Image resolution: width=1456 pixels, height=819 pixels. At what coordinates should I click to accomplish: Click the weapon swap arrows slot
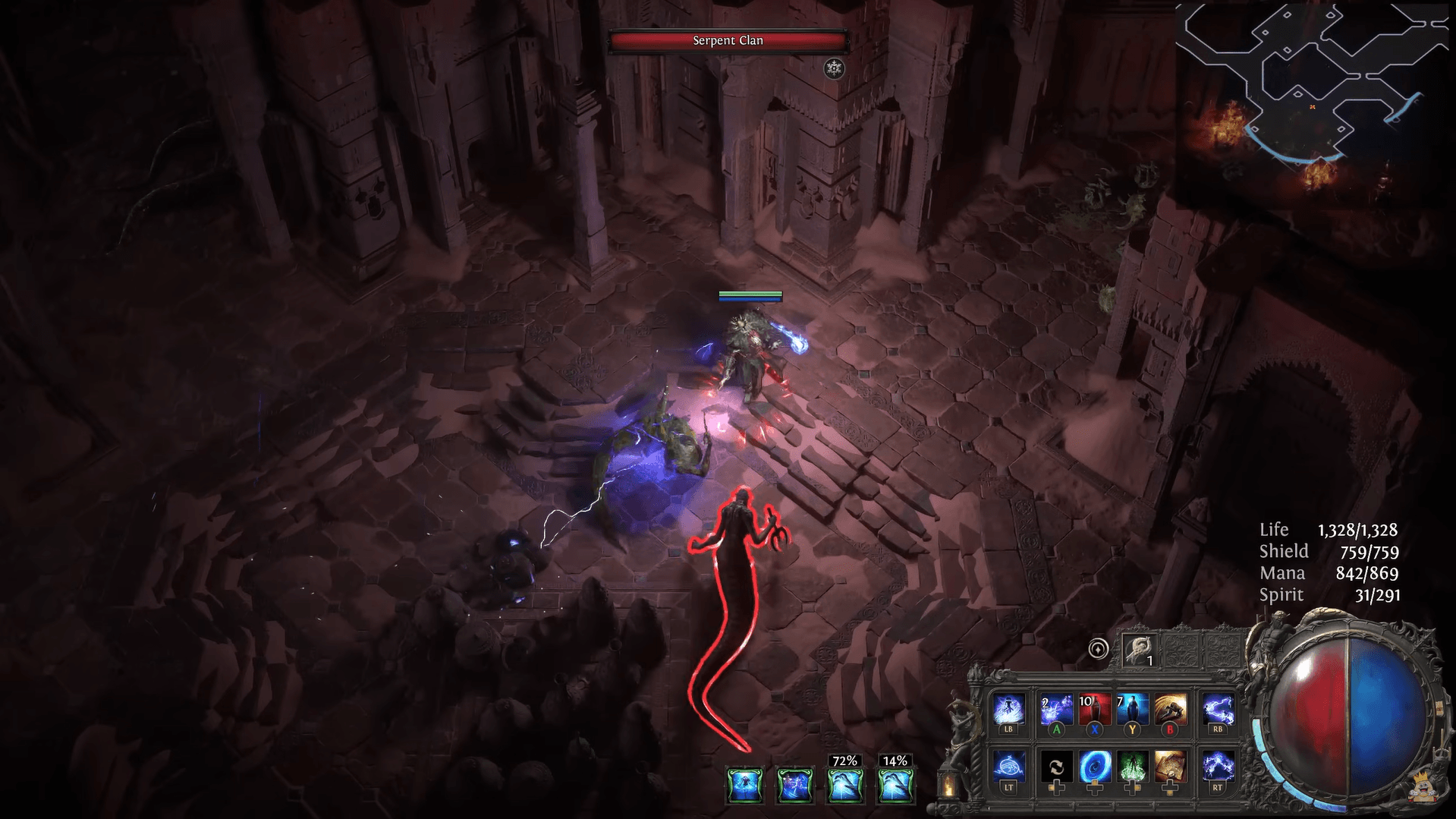point(1055,767)
